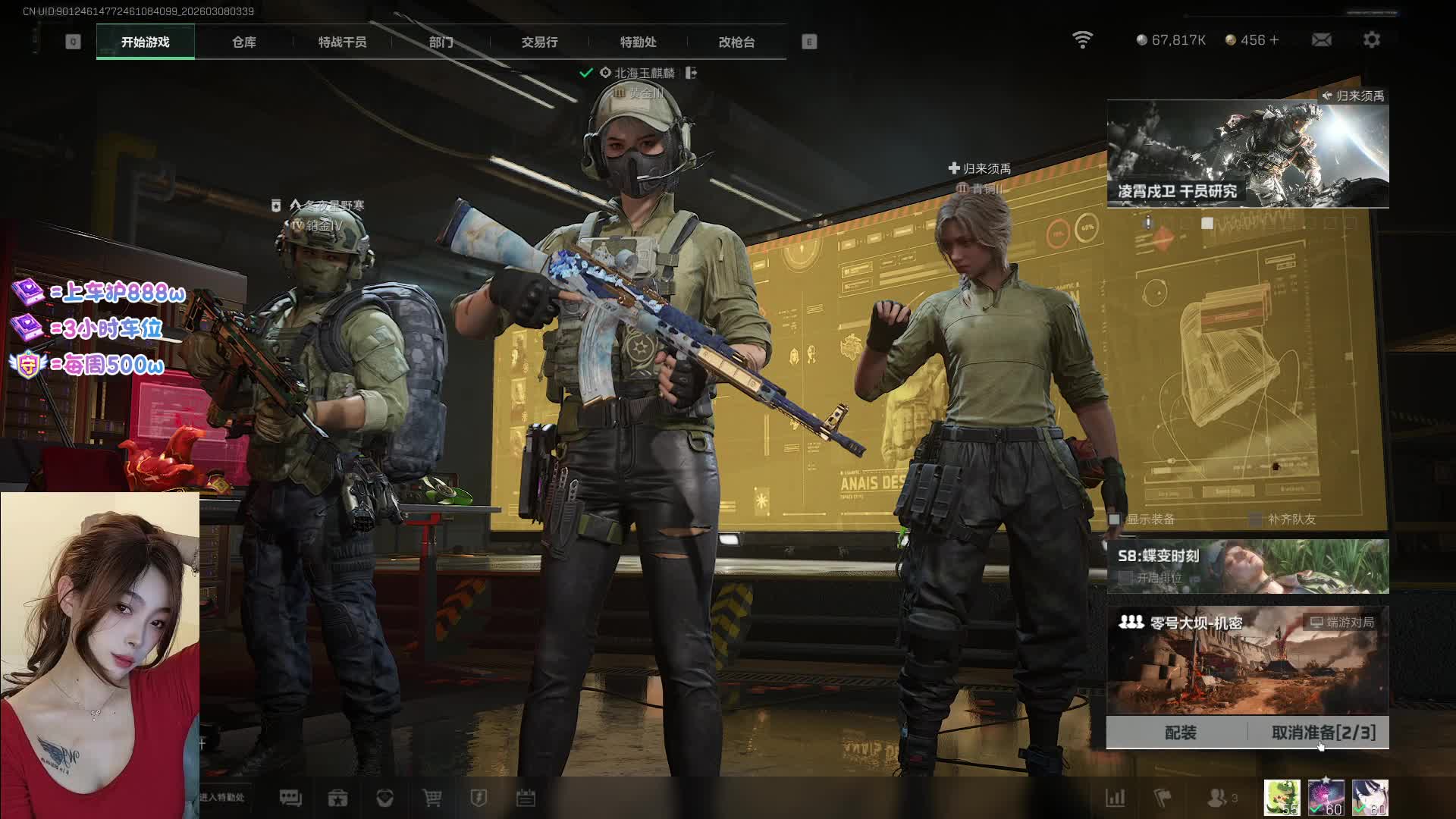
Task: Open the friends list icon
Action: 1219,798
